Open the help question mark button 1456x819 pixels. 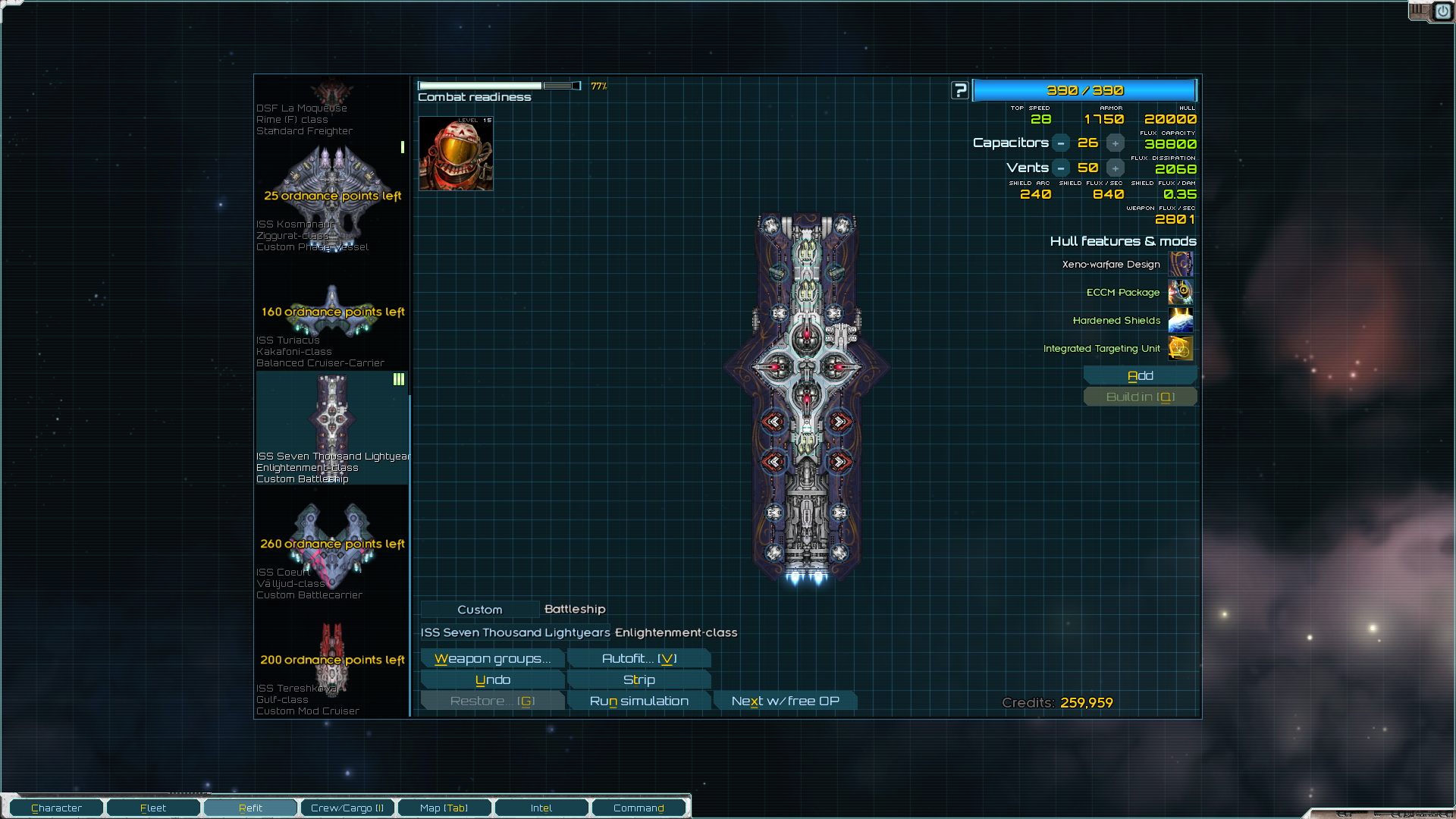click(960, 91)
